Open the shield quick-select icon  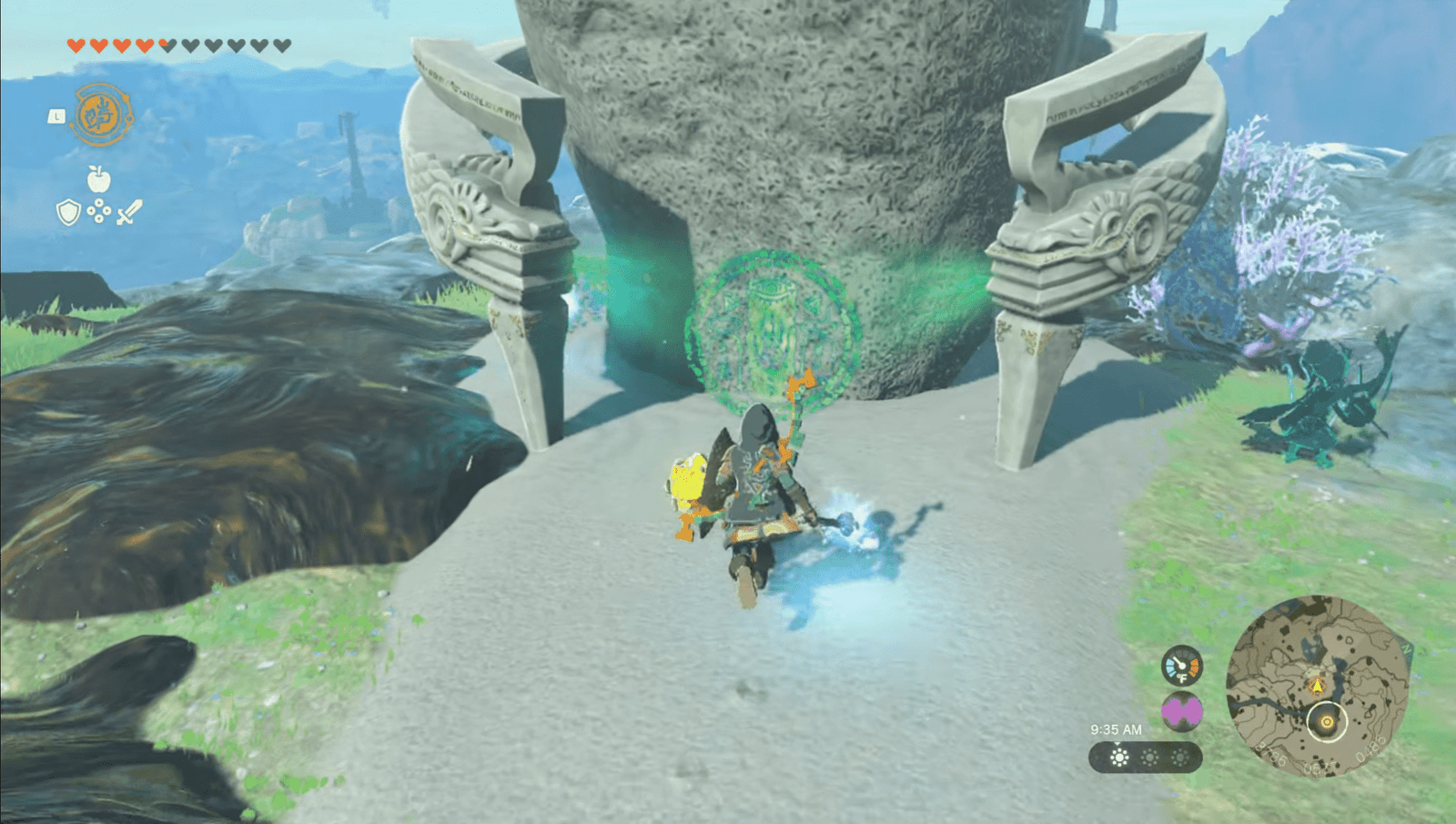68,213
